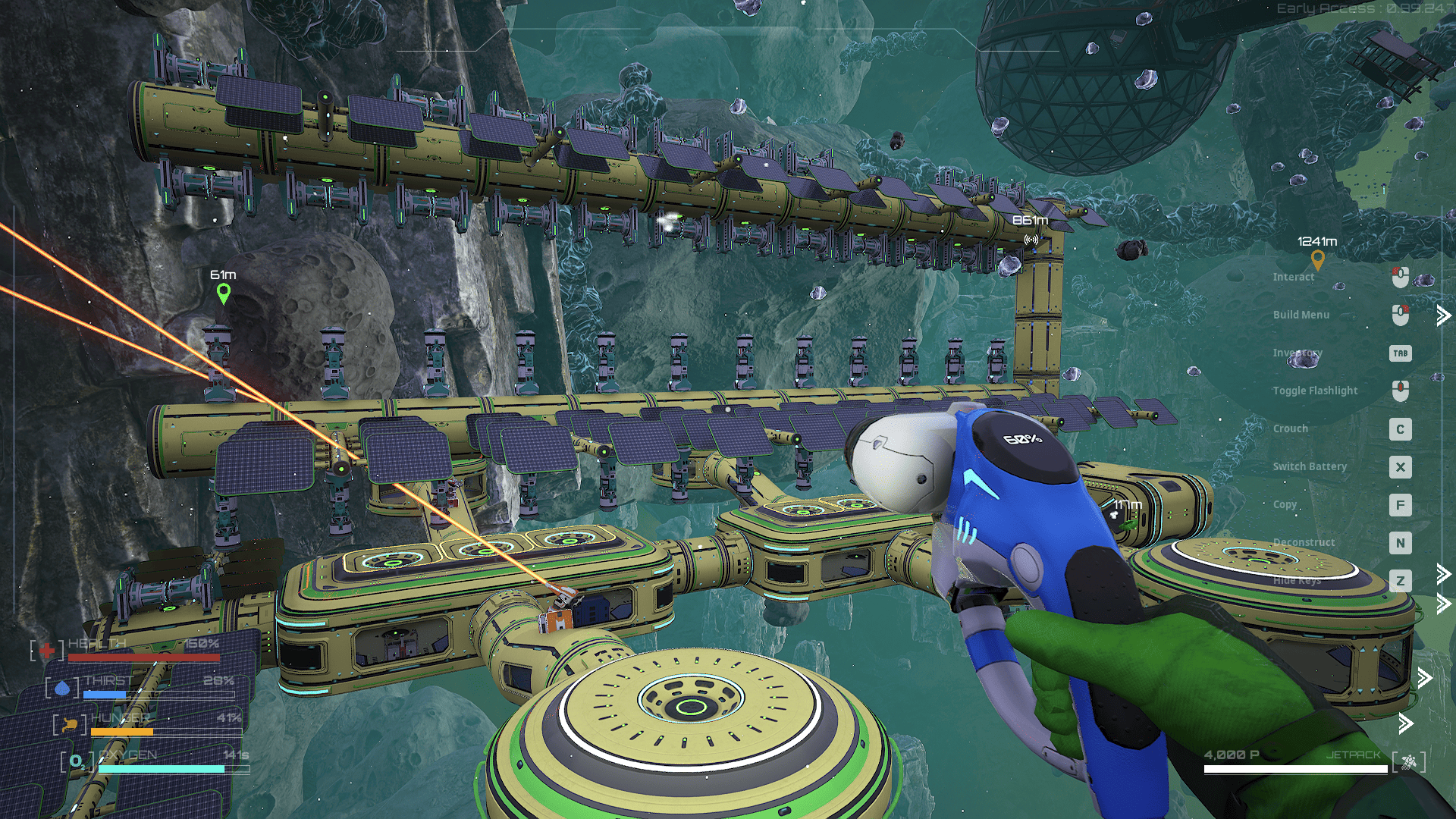This screenshot has height=819, width=1456.
Task: Select the orange 1241m waypoint marker
Action: [1317, 260]
